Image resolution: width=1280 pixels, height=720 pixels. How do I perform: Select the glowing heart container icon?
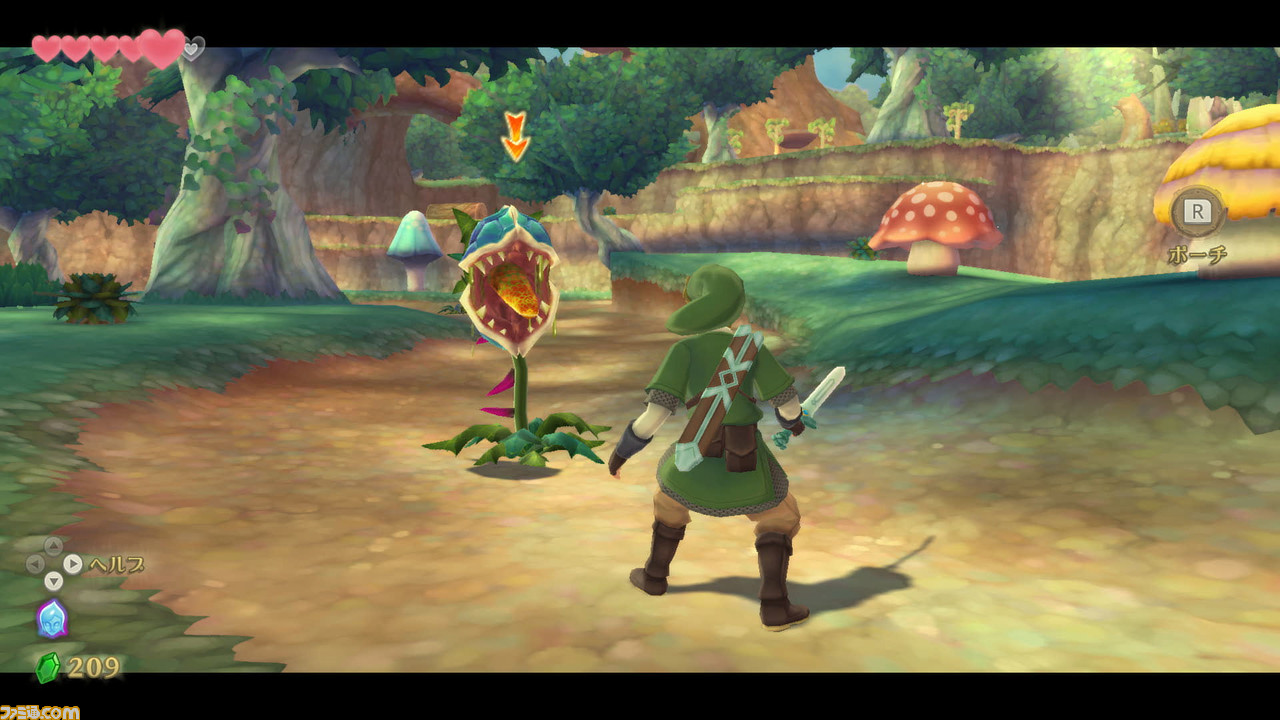point(162,47)
